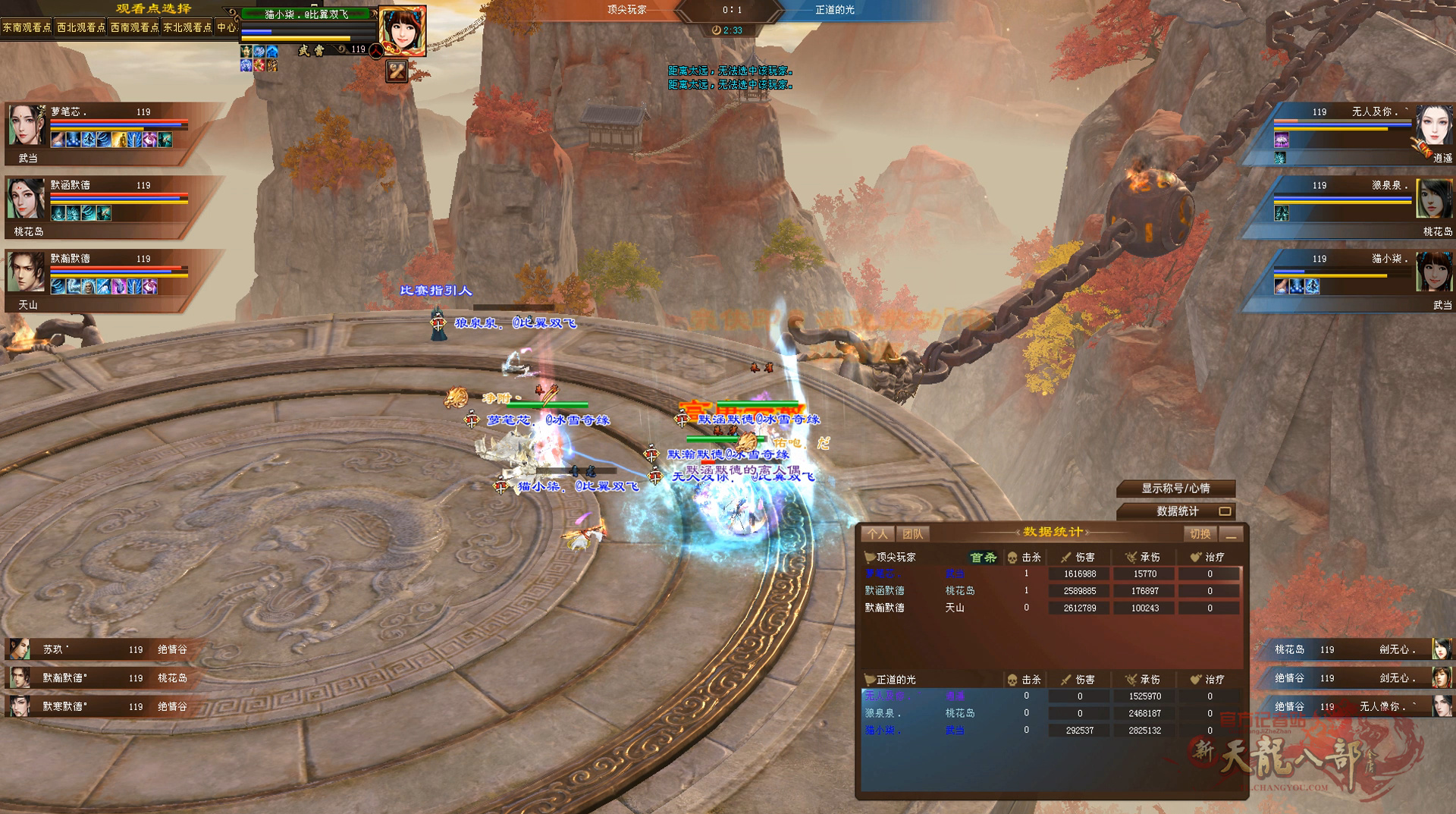Image resolution: width=1456 pixels, height=814 pixels.
Task: Click the crossed-arms icon below target portrait
Action: (x=397, y=71)
